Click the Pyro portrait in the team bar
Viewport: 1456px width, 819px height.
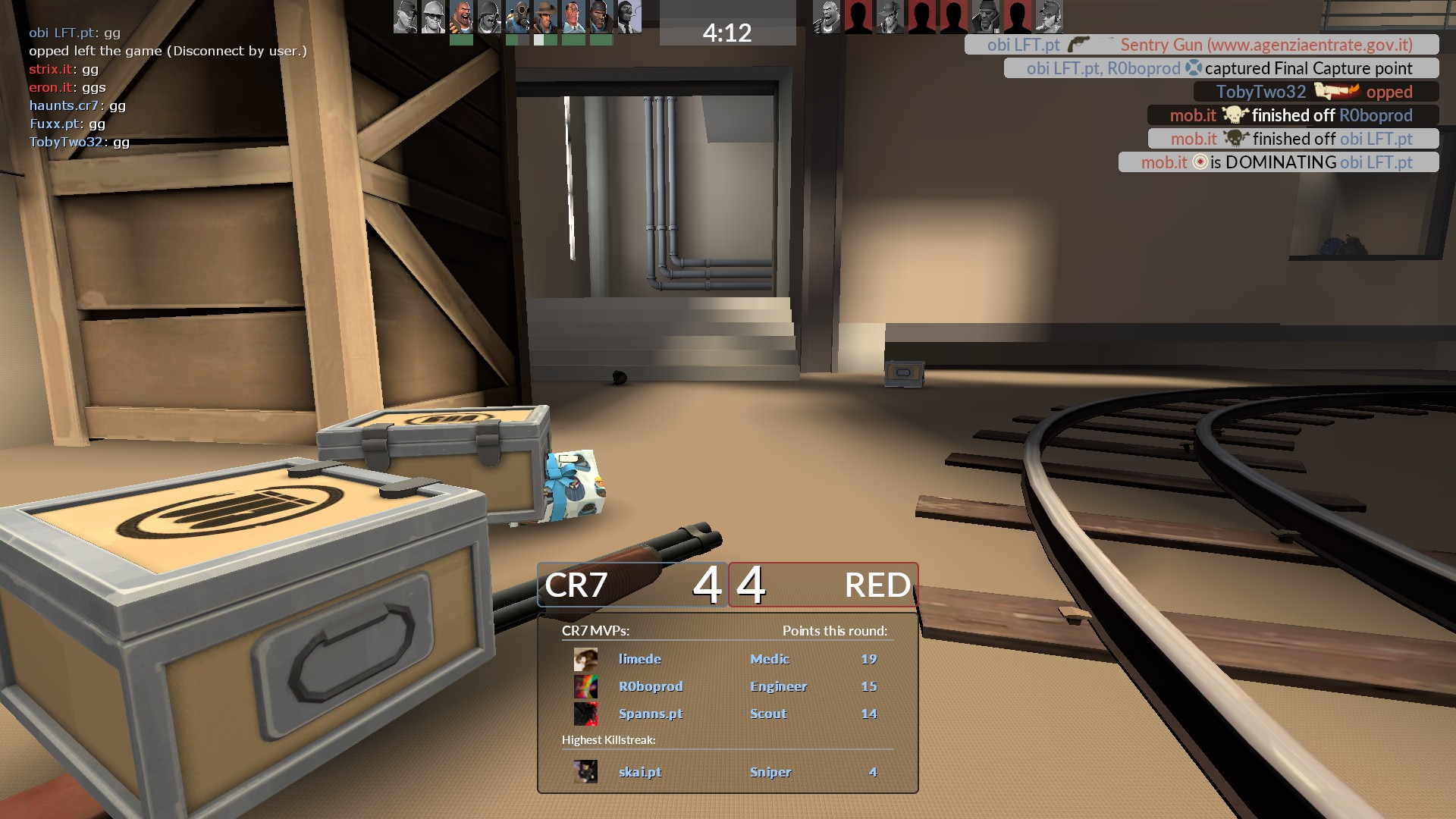517,17
